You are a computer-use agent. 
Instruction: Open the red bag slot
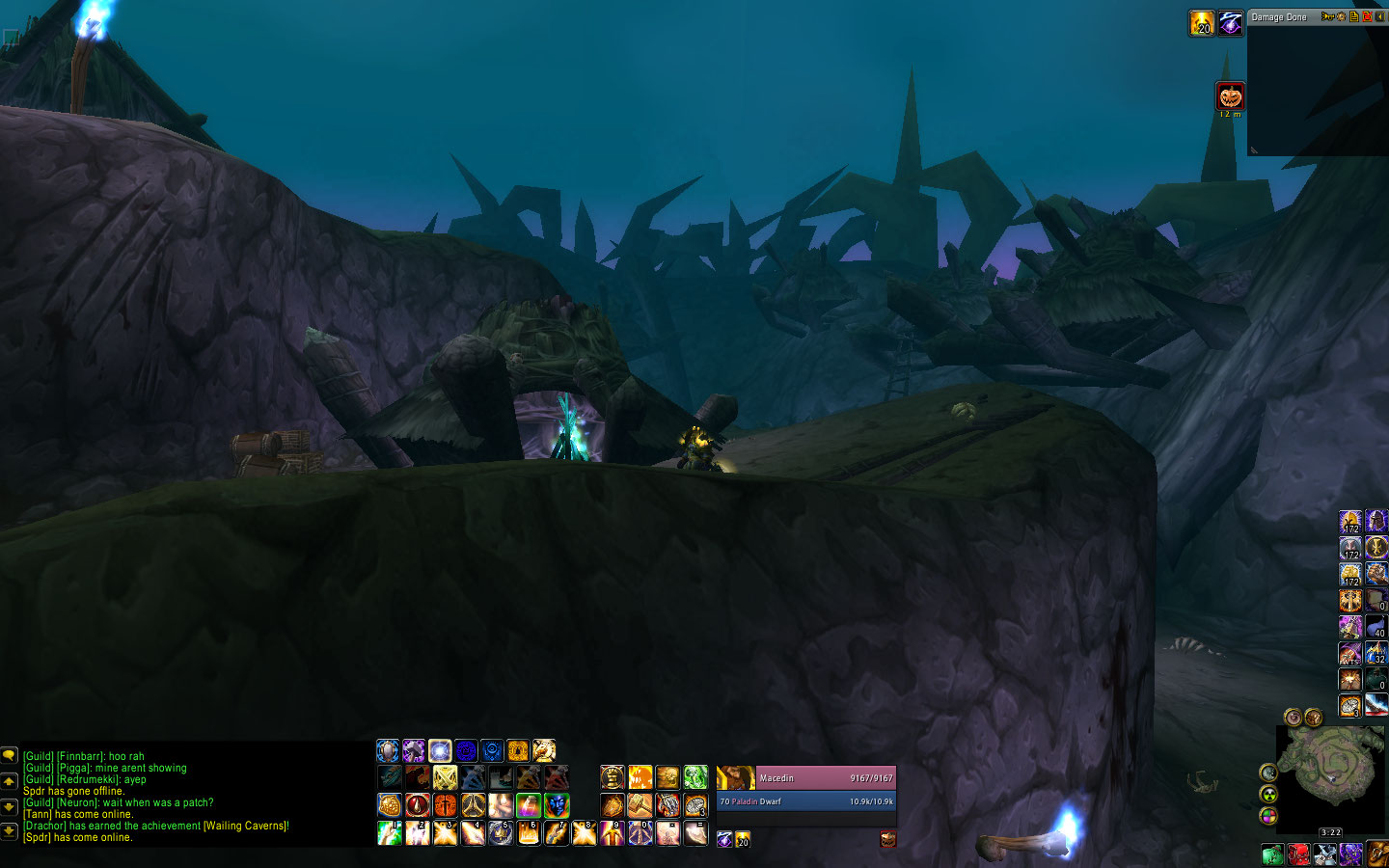pos(1298,854)
